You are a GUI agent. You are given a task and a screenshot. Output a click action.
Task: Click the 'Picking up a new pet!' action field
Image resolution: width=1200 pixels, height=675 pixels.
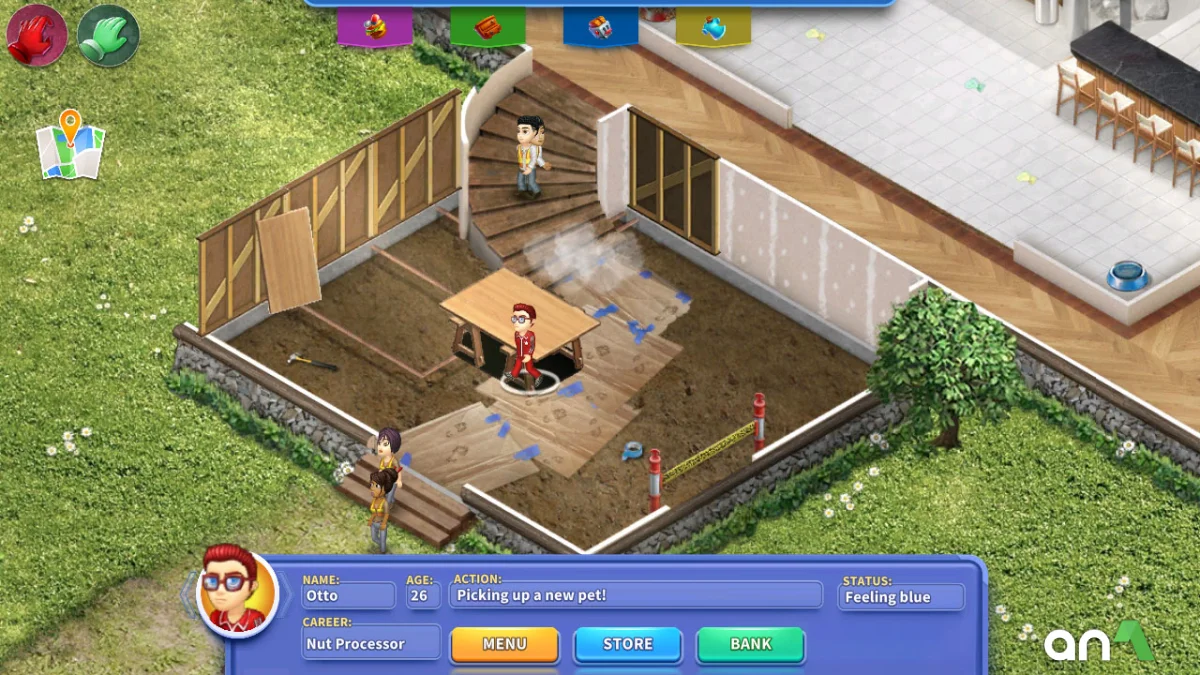tap(637, 596)
